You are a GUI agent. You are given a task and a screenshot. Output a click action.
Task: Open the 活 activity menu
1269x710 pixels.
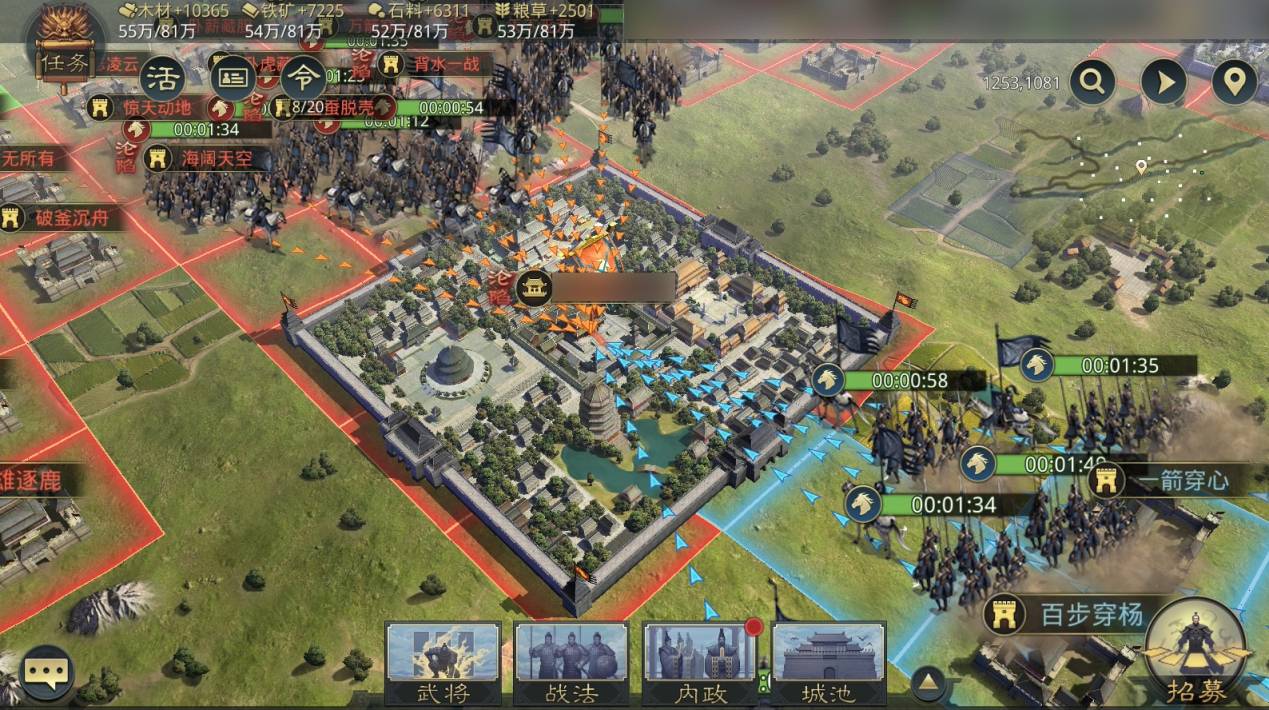click(162, 76)
